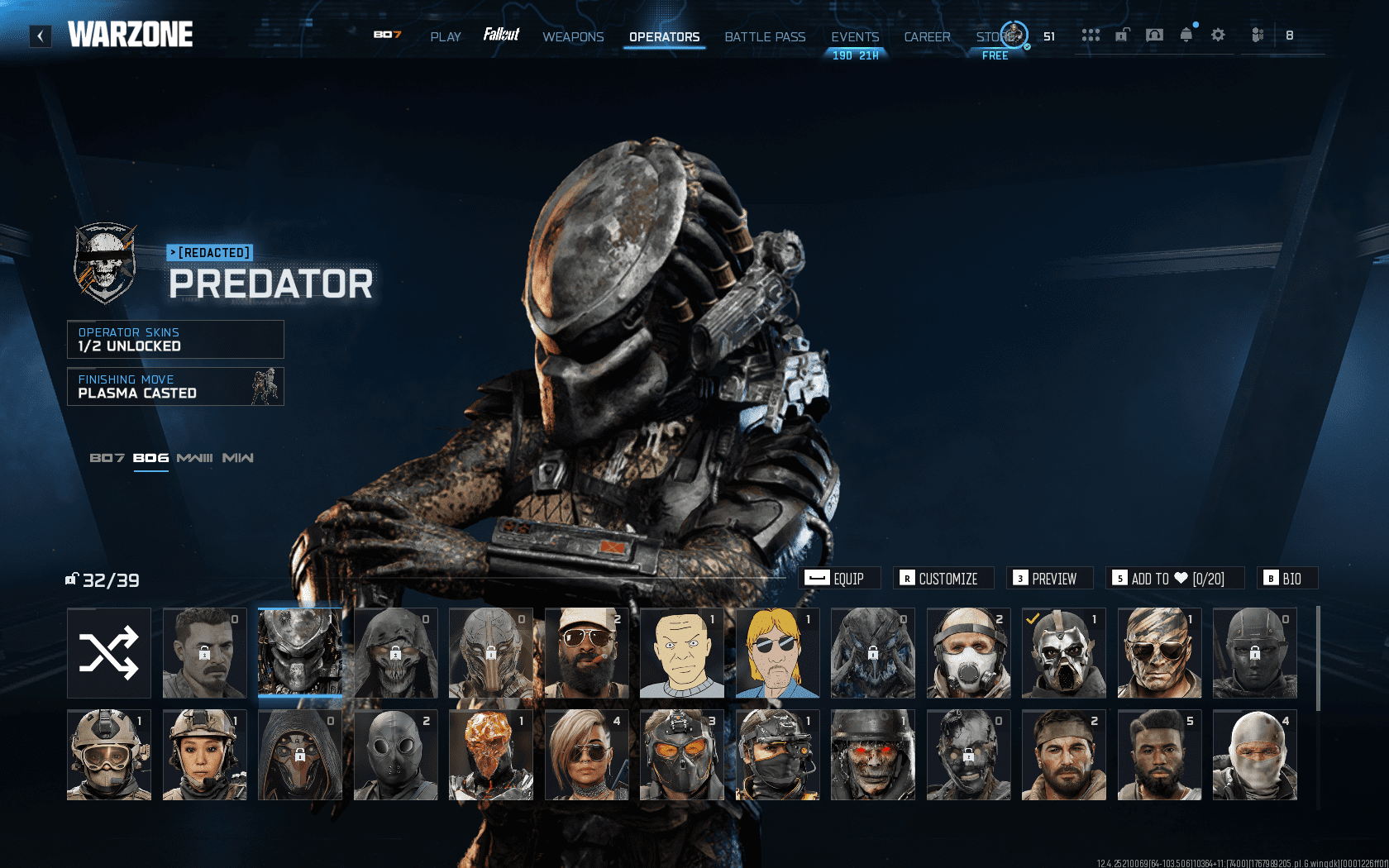Click the BO7 logo in the top bar
This screenshot has width=1389, height=868.
point(389,36)
